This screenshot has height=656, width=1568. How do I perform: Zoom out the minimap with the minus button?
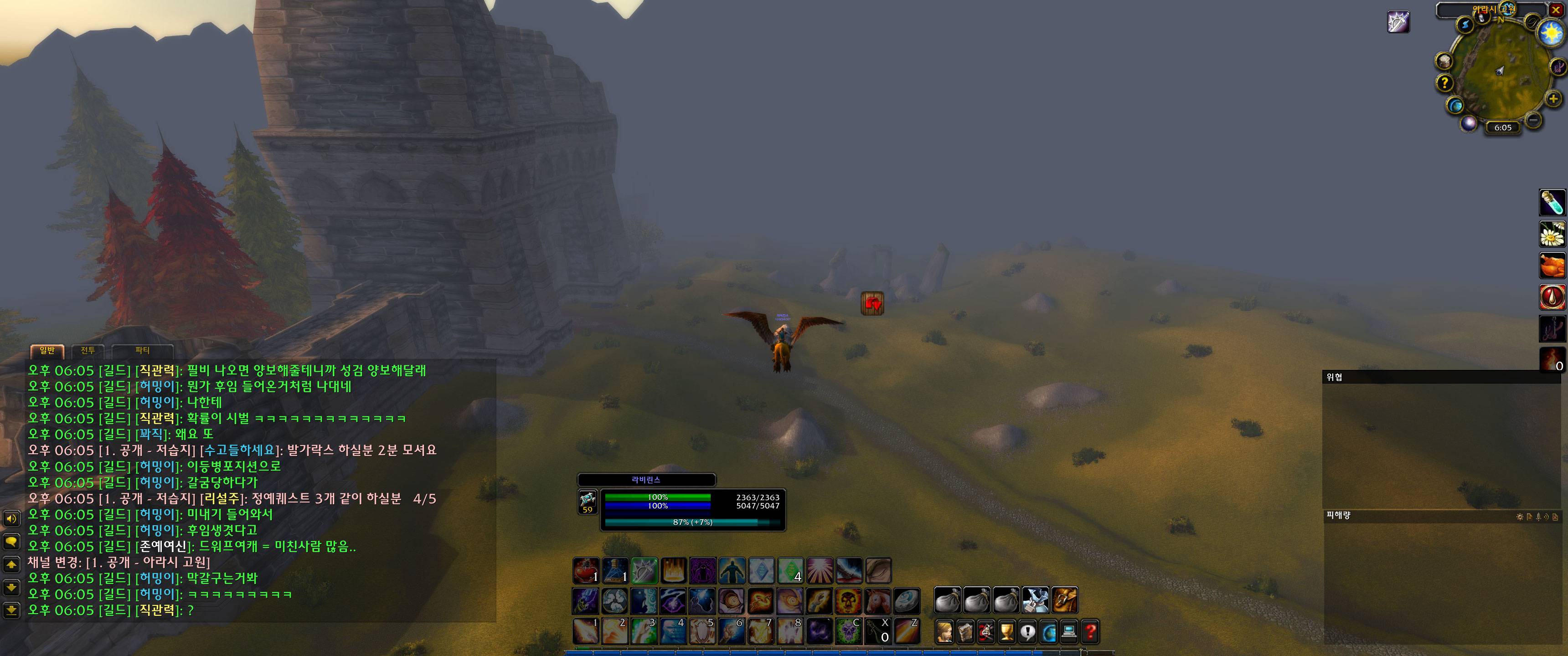pyautogui.click(x=1534, y=120)
